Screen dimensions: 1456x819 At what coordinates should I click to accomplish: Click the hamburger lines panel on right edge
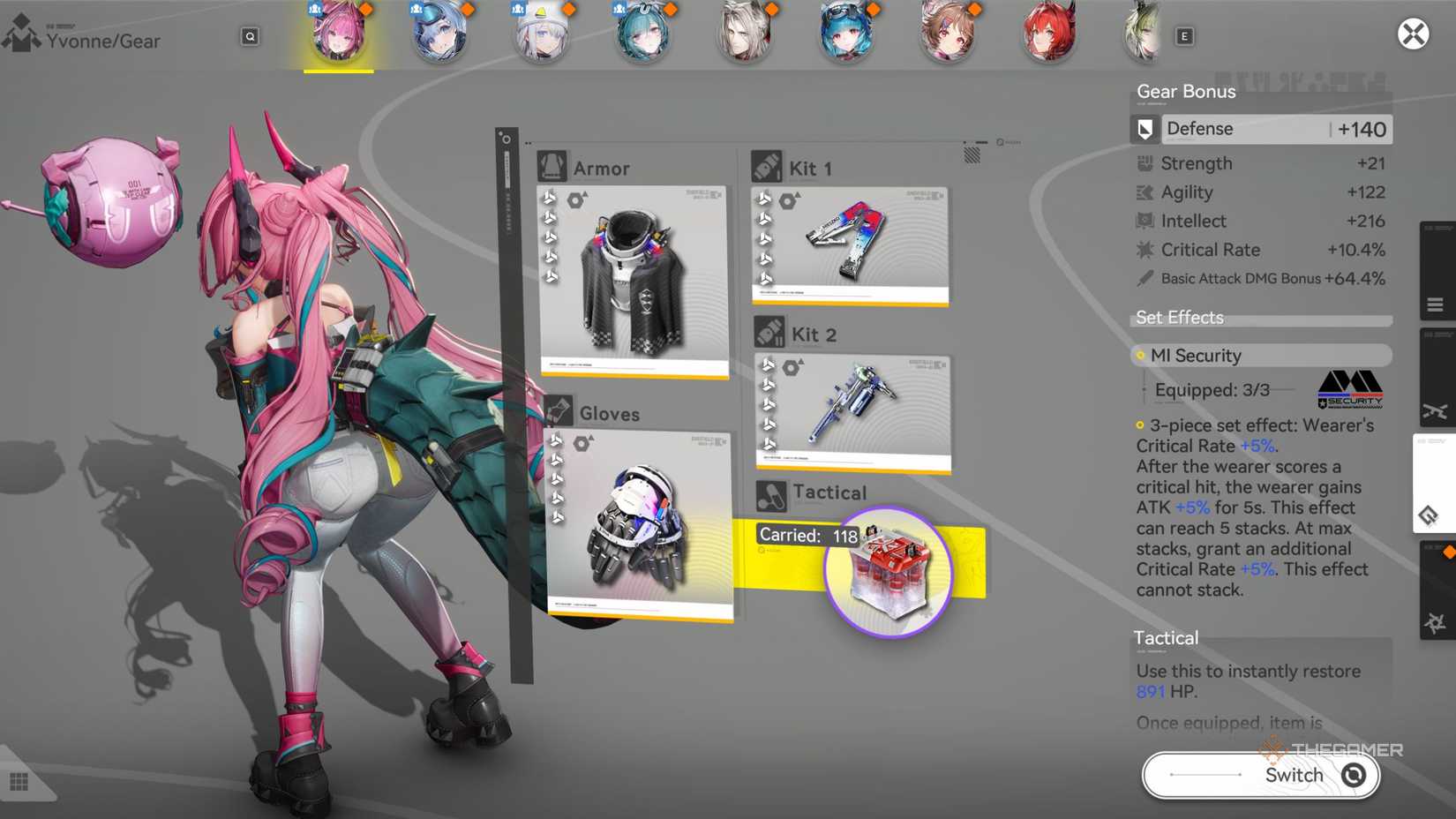[x=1436, y=303]
